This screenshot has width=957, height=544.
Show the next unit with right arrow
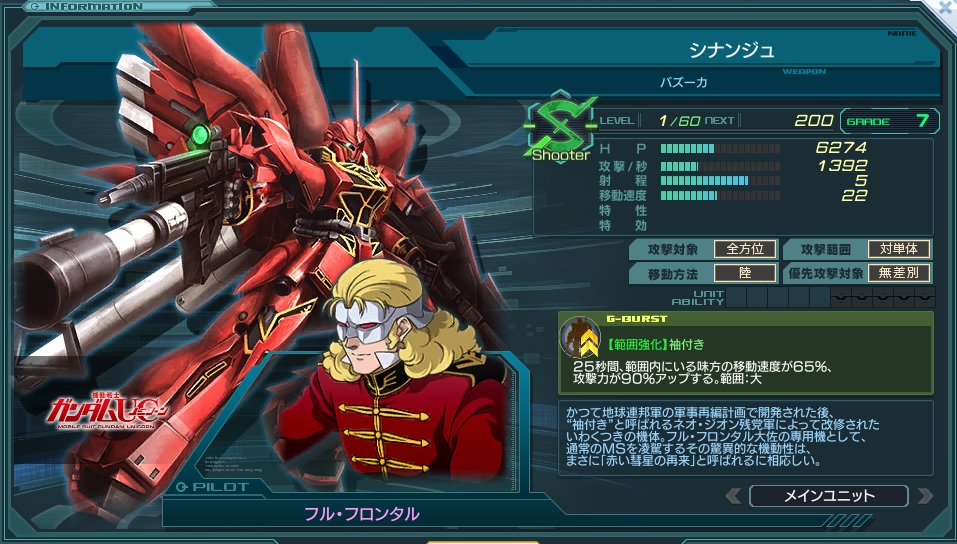pos(923,496)
